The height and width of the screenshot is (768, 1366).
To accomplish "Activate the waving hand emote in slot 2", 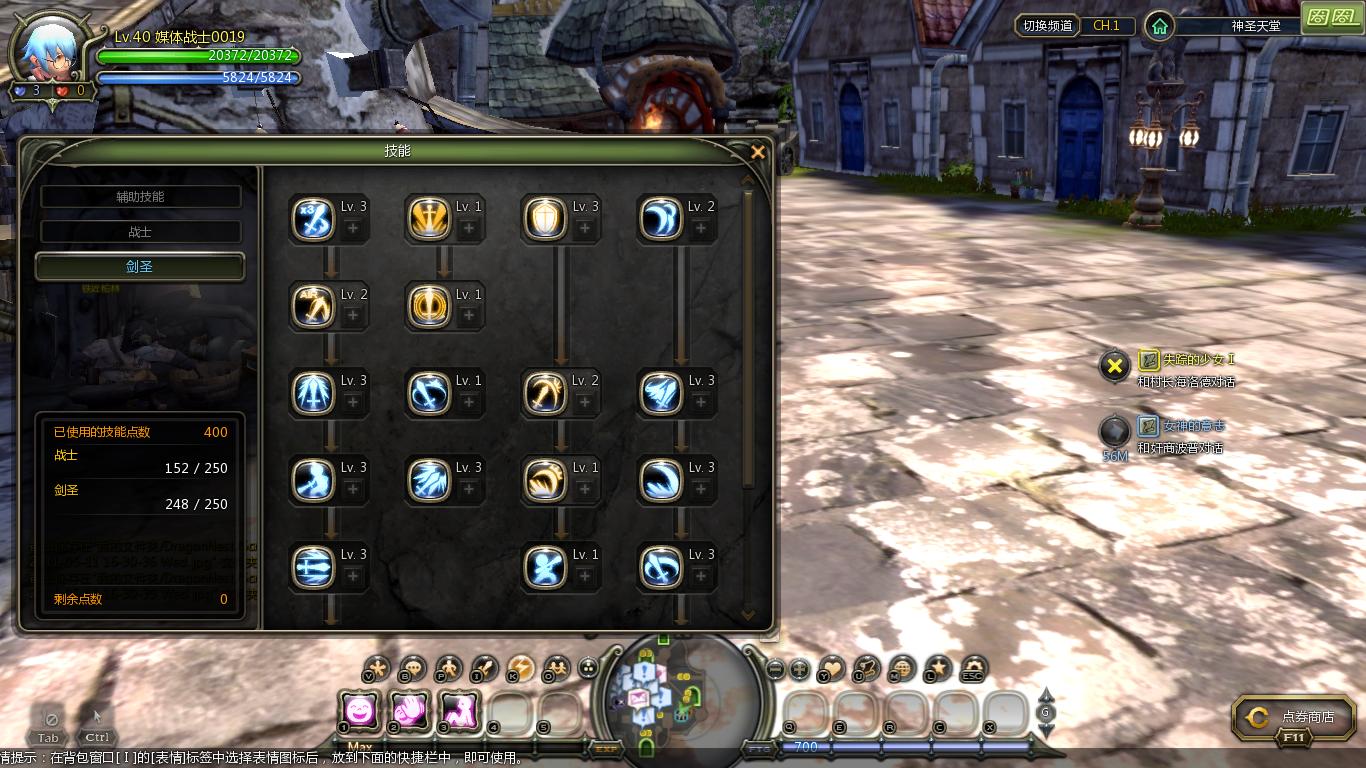I will tap(409, 711).
